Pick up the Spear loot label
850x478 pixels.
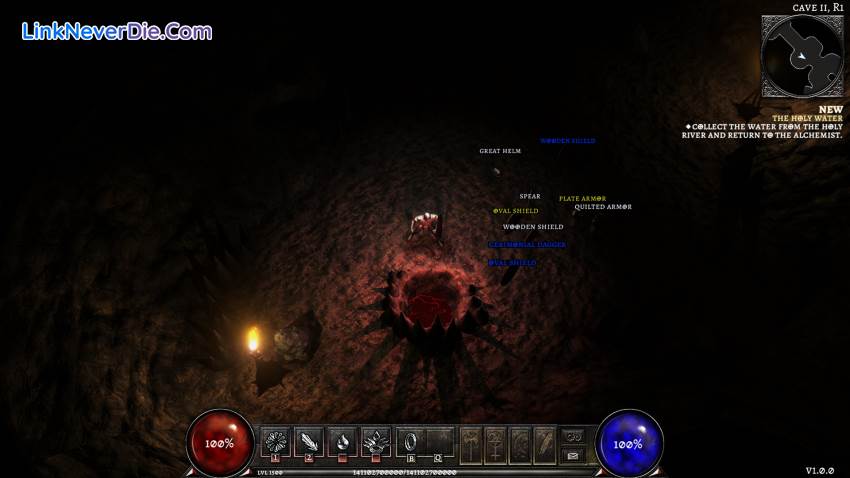530,196
